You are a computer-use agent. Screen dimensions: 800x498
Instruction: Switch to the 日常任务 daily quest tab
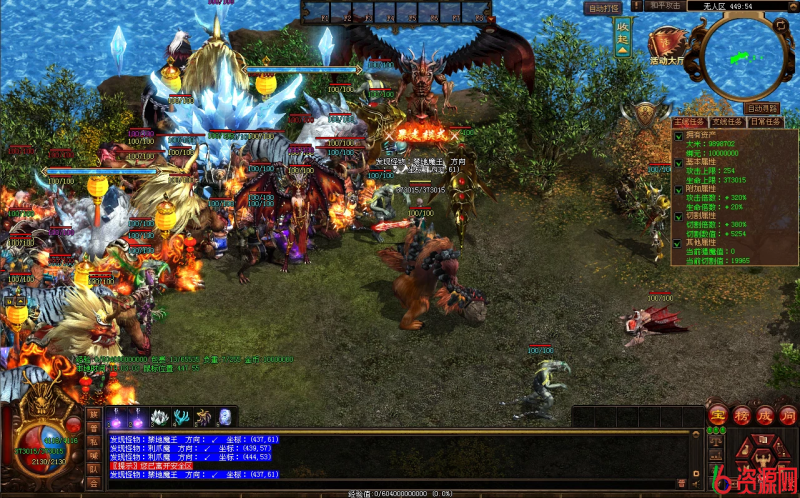pos(767,122)
